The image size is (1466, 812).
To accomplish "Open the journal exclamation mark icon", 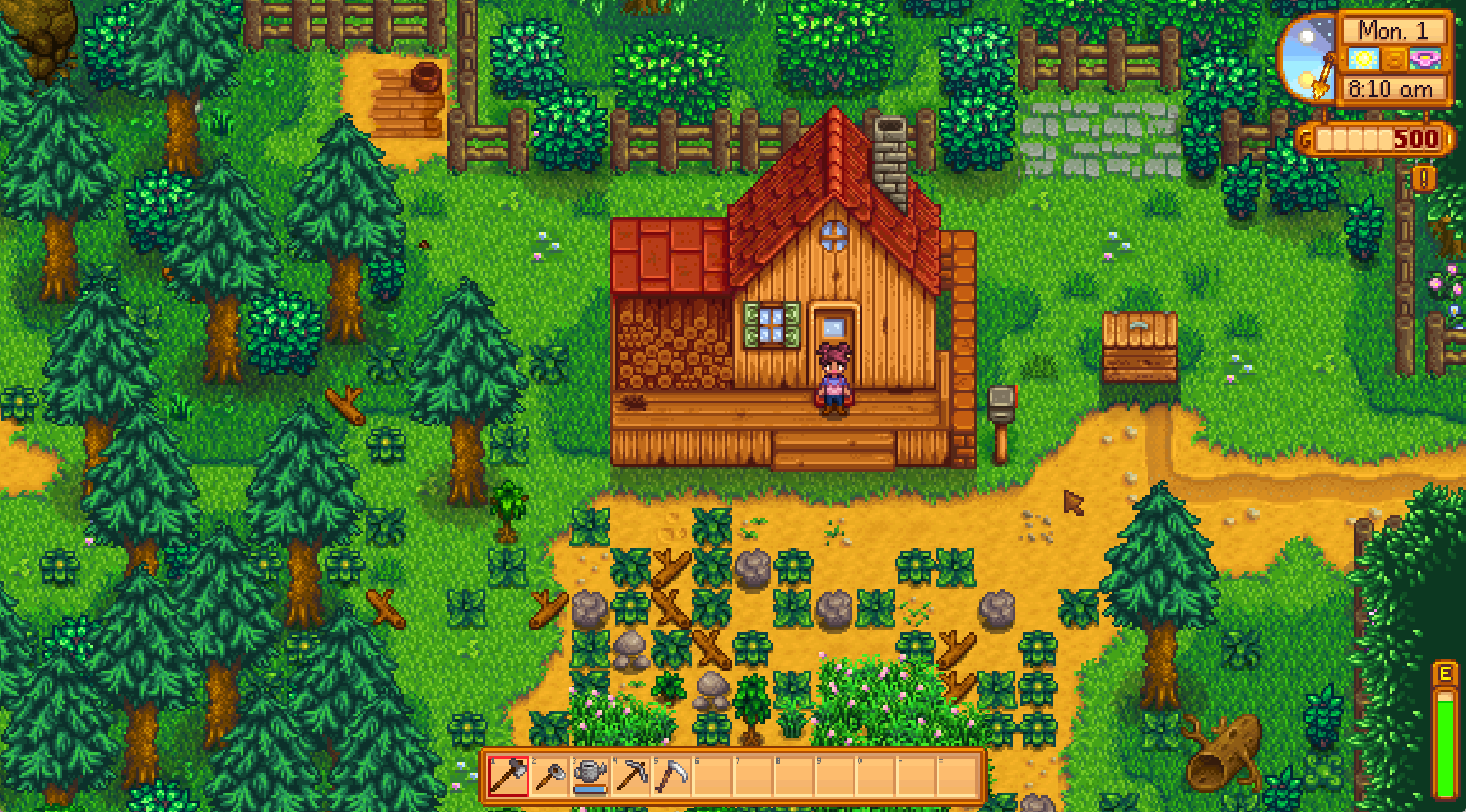I will click(1423, 178).
